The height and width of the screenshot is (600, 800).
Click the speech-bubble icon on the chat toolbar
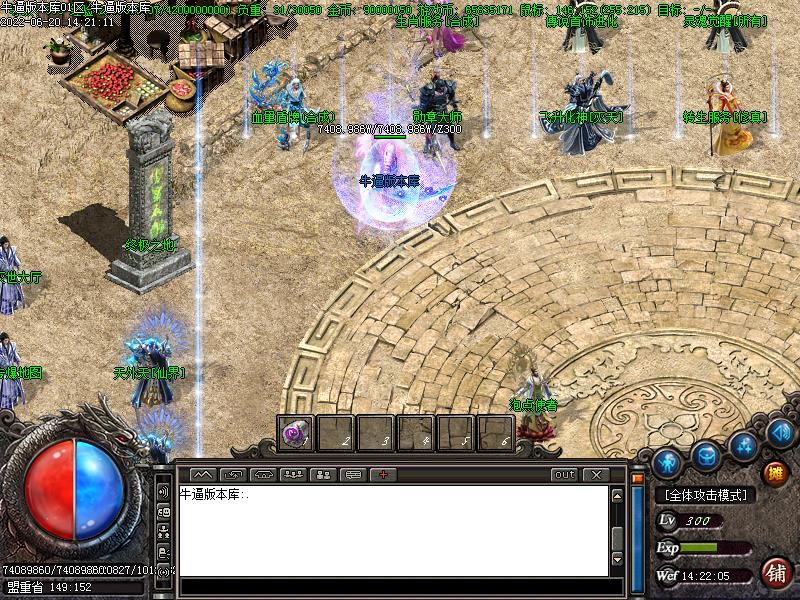[354, 474]
